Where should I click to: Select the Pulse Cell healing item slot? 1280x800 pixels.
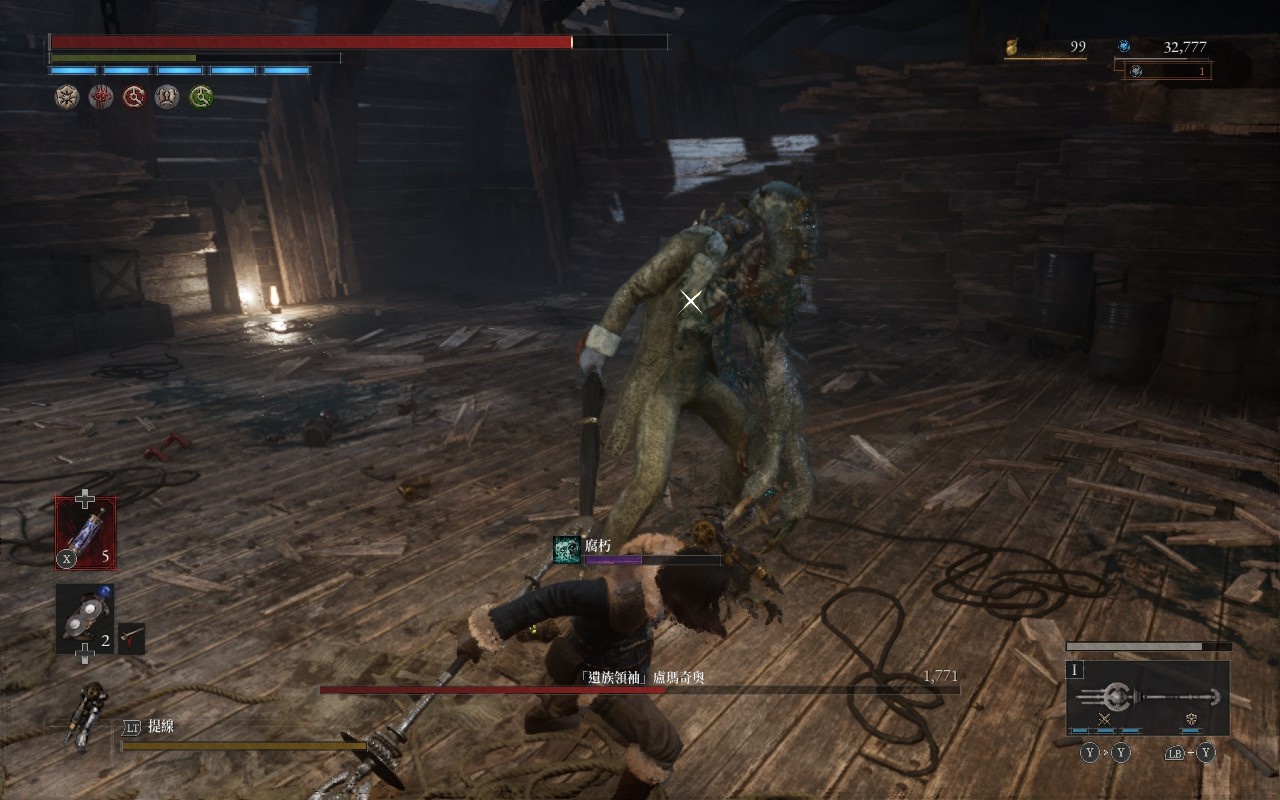(x=85, y=533)
